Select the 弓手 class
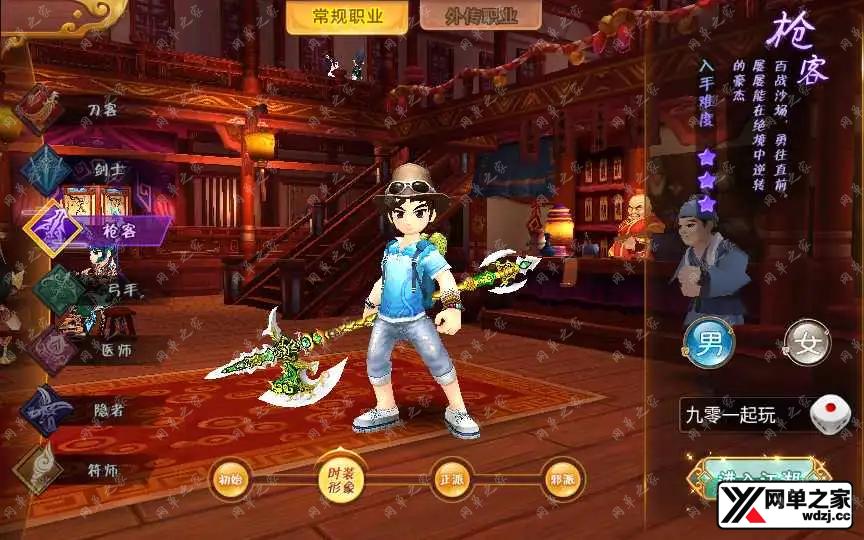The width and height of the screenshot is (864, 540). 60,289
